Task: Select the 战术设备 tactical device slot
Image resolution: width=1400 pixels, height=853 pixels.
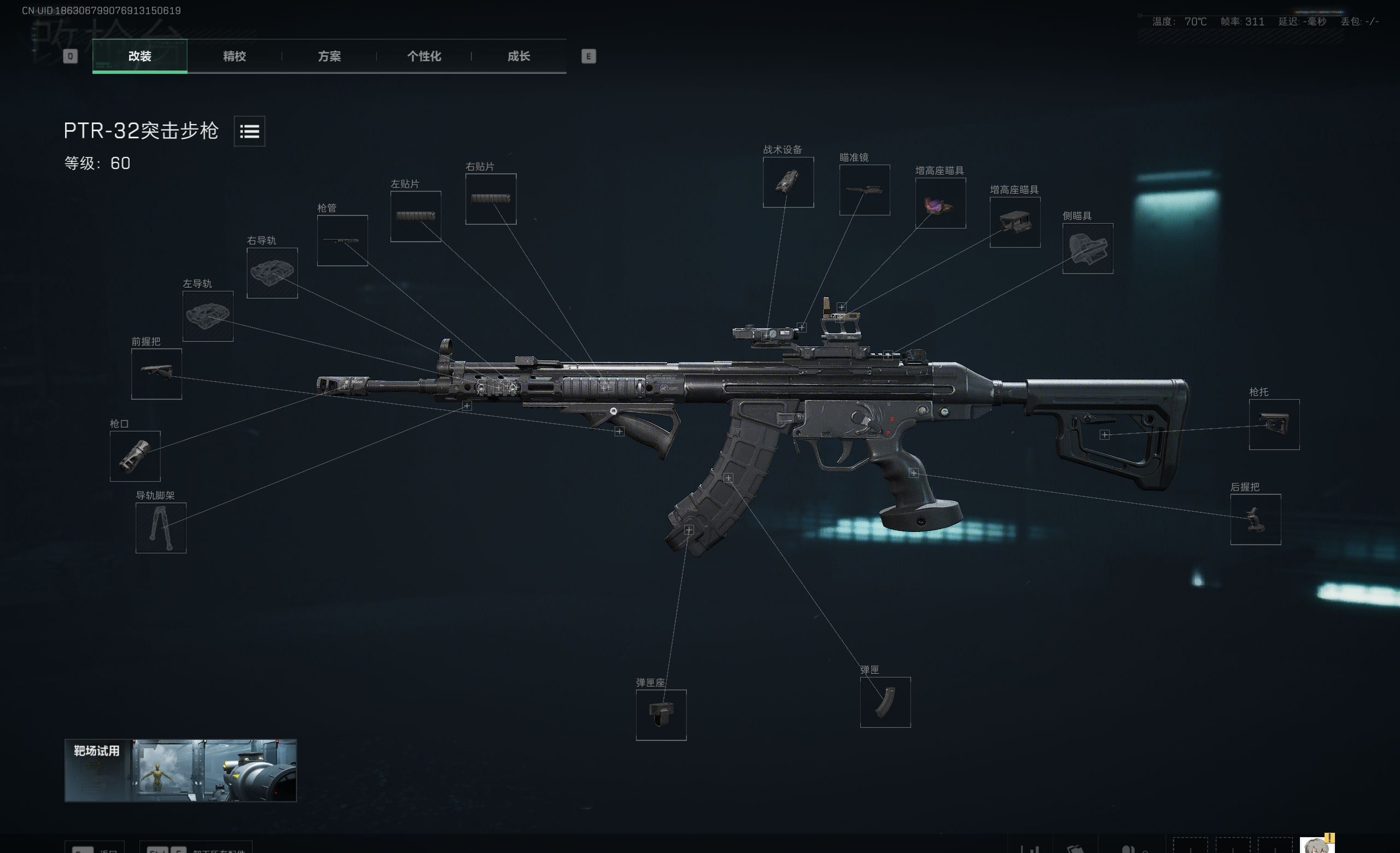Action: click(x=788, y=182)
